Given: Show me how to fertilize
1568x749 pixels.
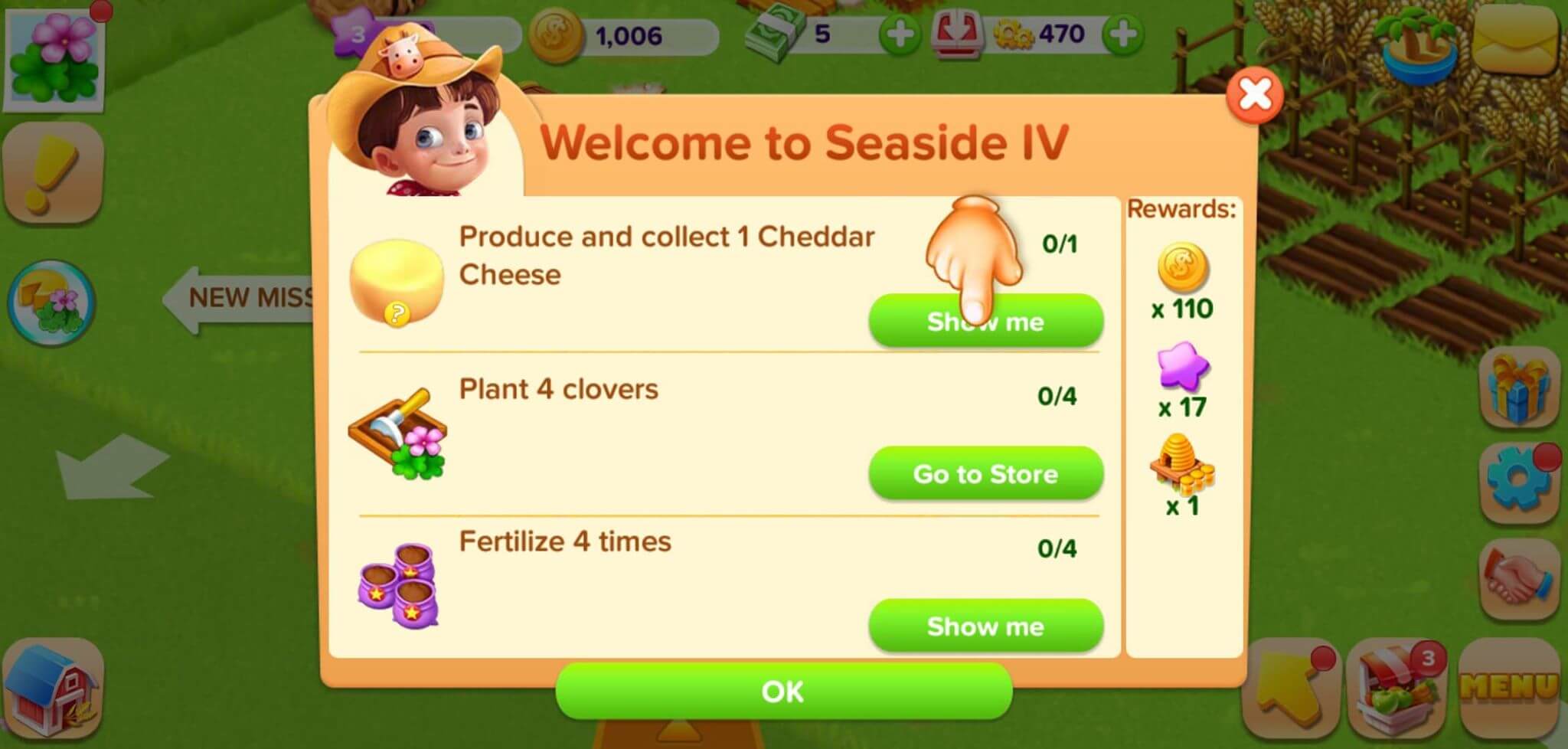Looking at the screenshot, I should 985,626.
